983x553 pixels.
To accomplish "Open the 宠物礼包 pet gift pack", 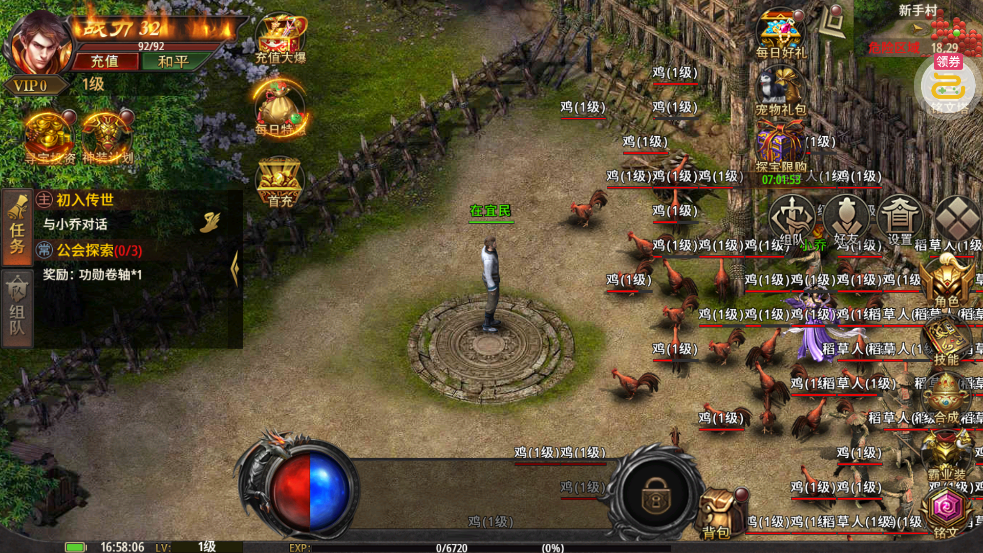I will pos(780,90).
